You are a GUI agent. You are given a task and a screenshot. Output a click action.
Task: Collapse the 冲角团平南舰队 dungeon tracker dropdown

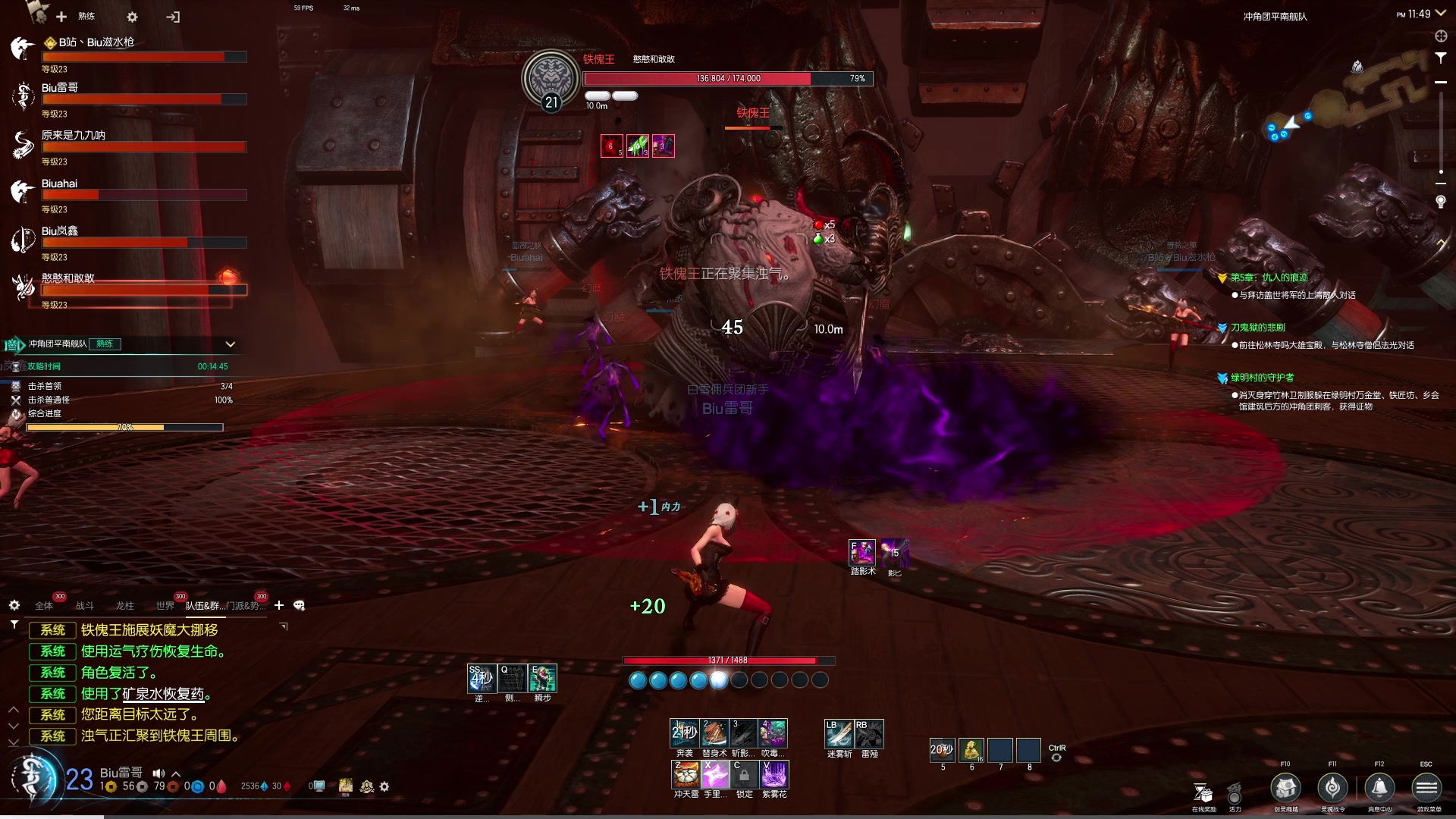coord(231,344)
